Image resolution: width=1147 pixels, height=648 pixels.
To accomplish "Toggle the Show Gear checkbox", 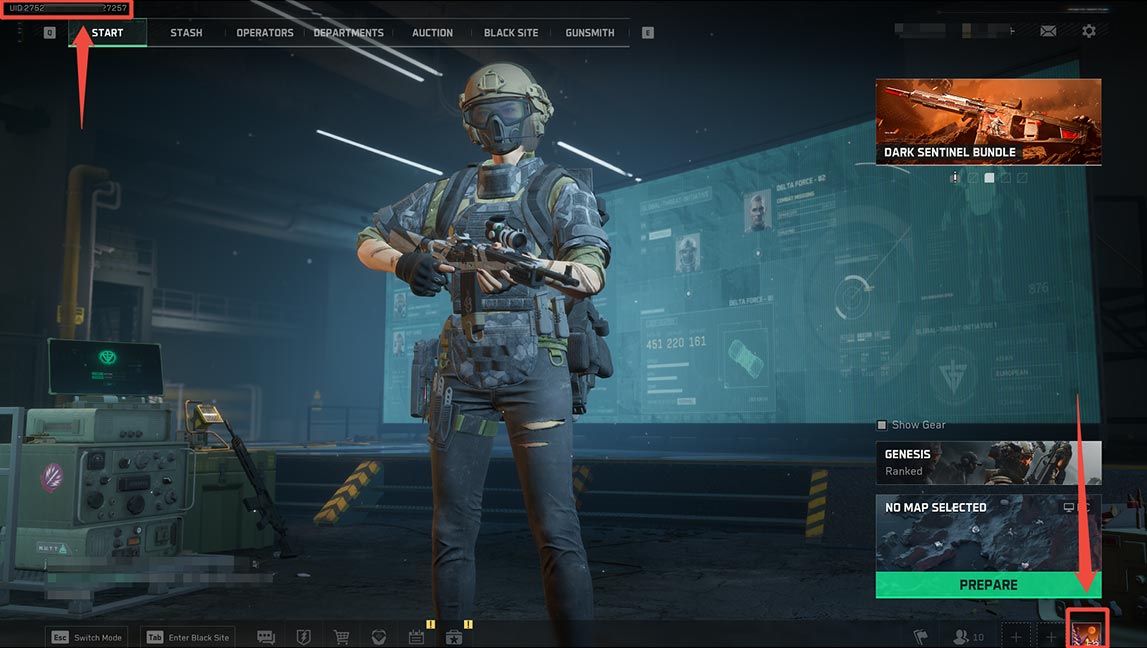I will tap(882, 425).
